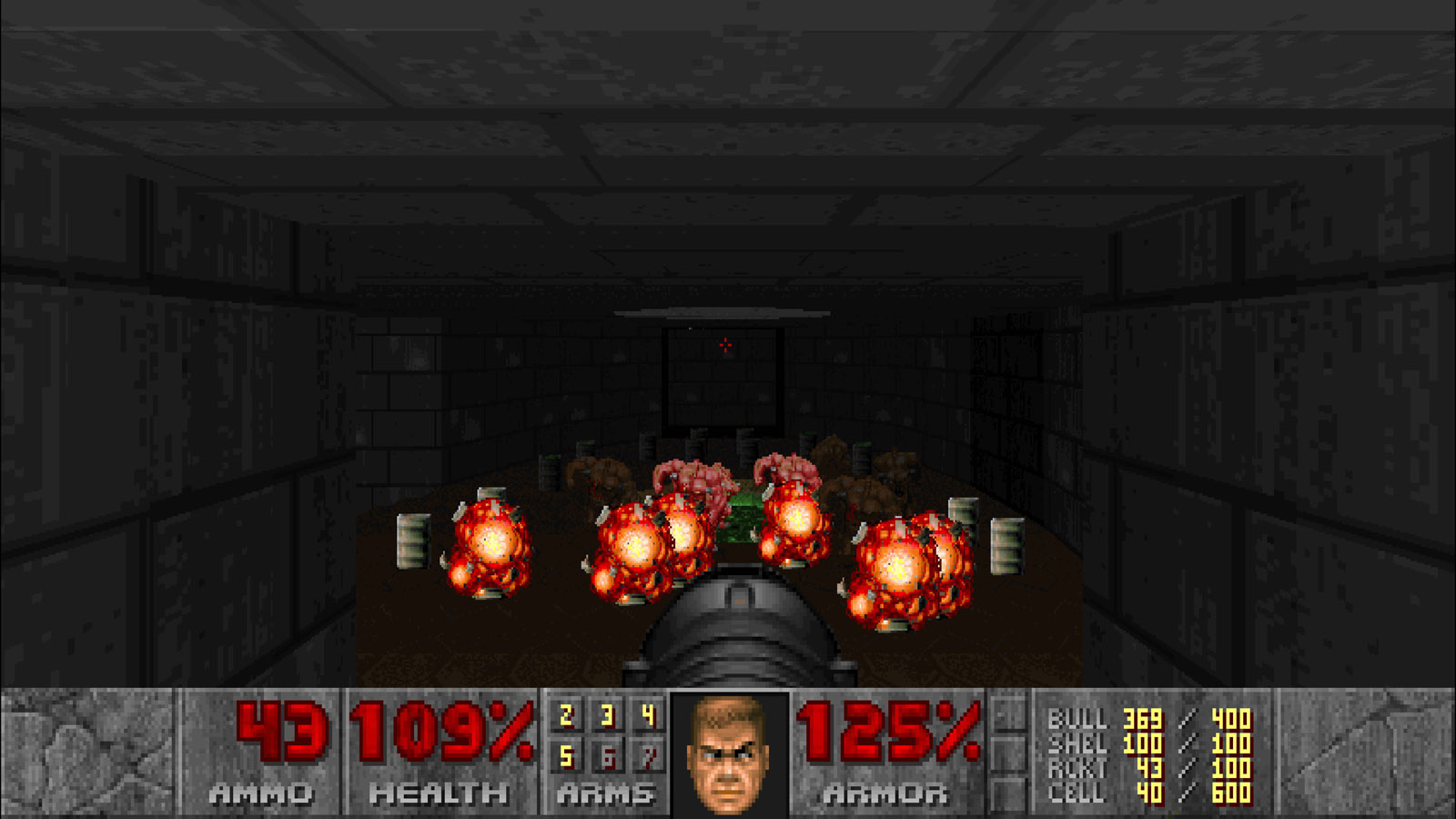Click ARMS weapon number 4

pos(648,716)
